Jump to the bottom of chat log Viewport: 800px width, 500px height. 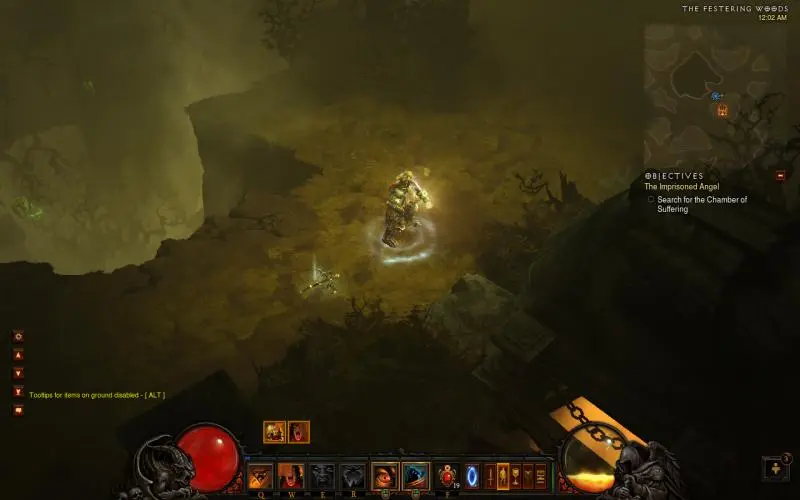point(18,391)
